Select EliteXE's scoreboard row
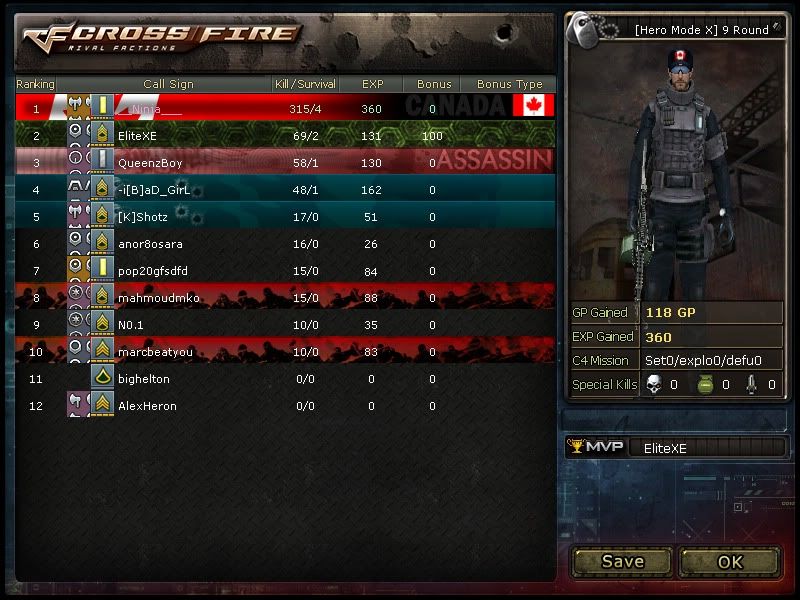800x600 pixels. [285, 134]
